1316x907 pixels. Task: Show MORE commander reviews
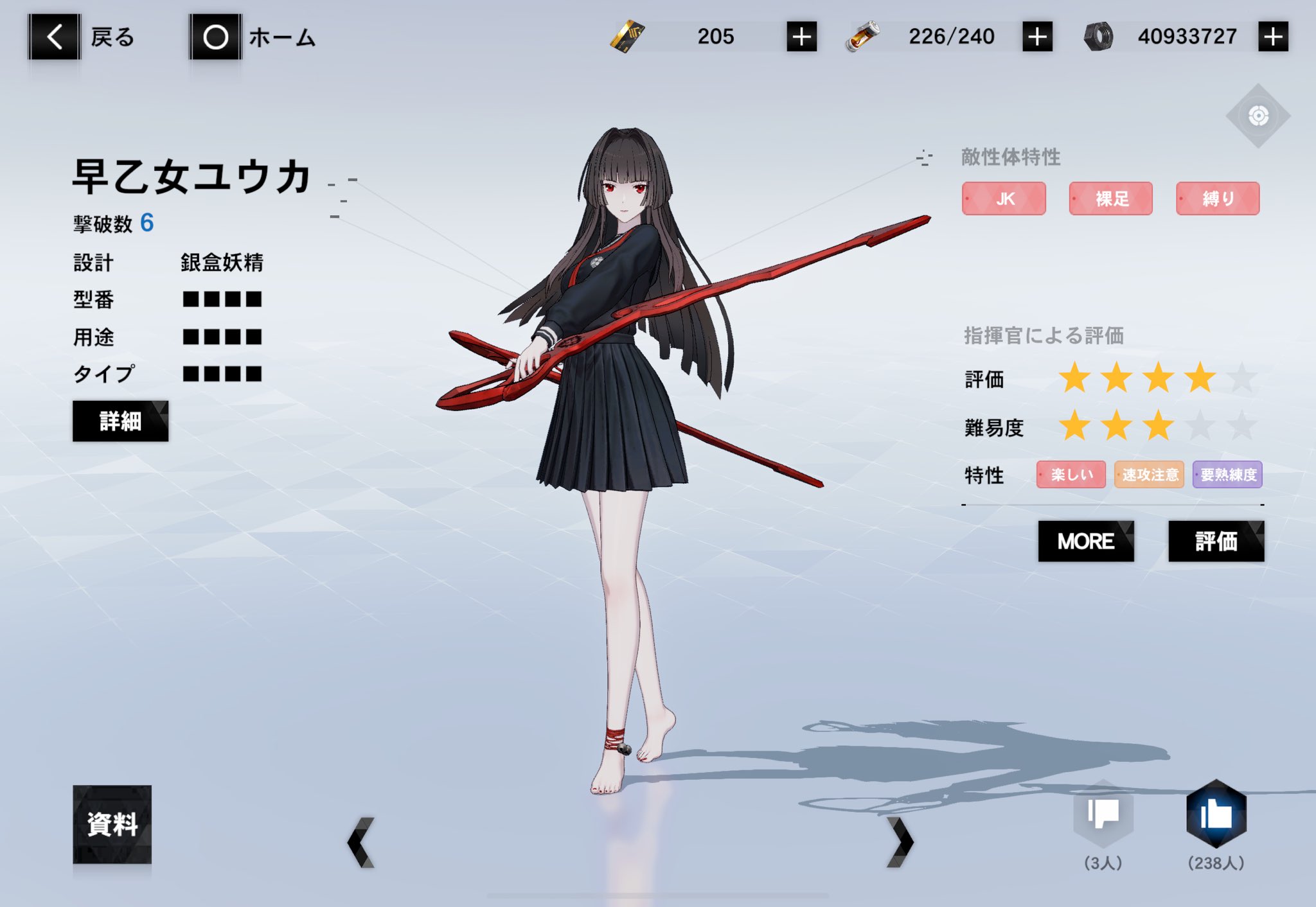1086,542
